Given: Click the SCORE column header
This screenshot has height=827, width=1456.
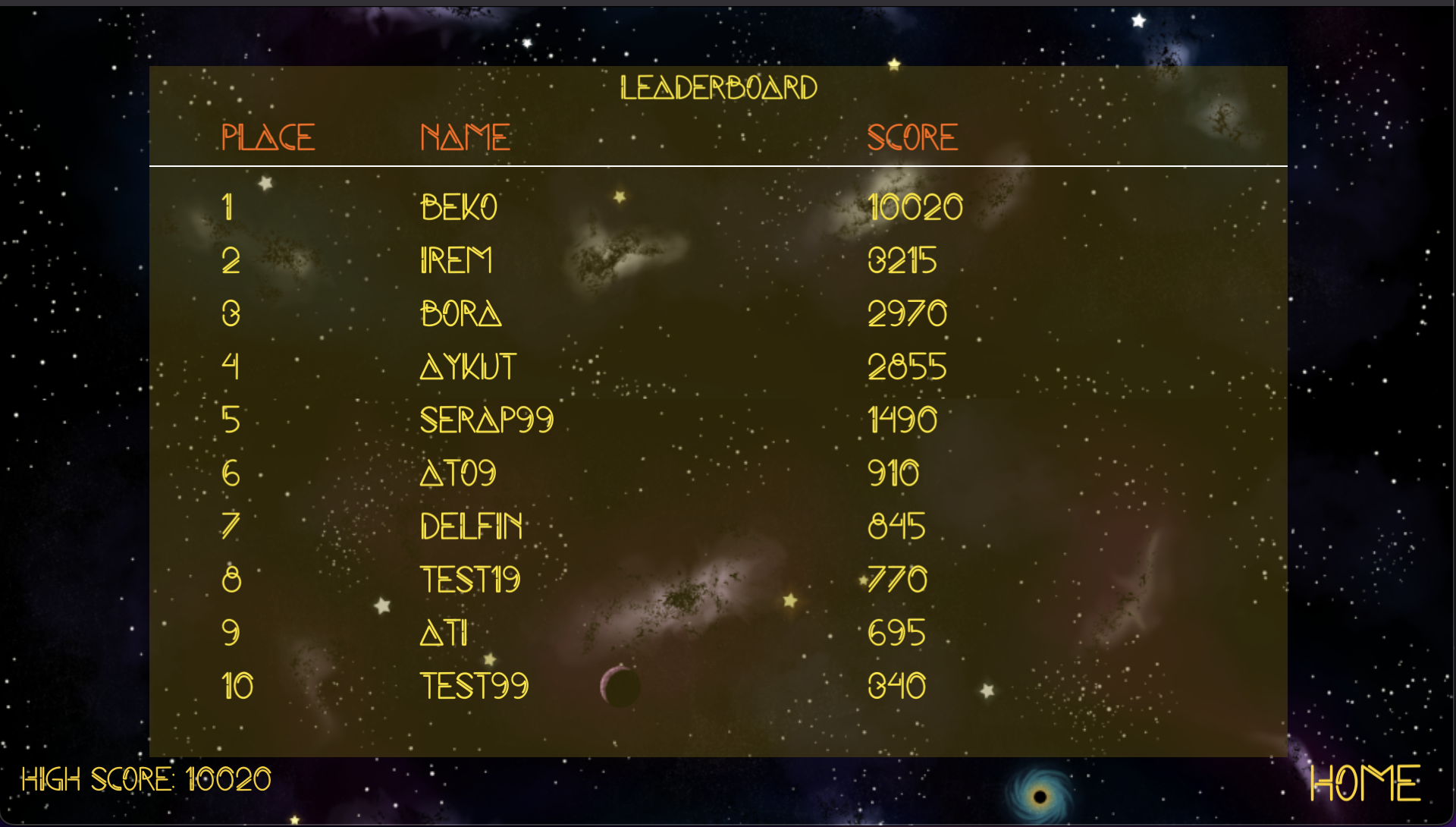Looking at the screenshot, I should [912, 137].
